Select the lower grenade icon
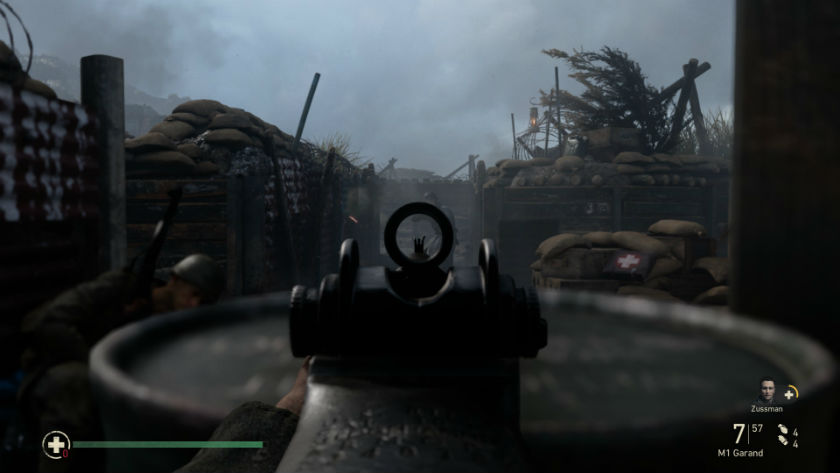Viewport: 840px width, 473px height. click(x=783, y=441)
